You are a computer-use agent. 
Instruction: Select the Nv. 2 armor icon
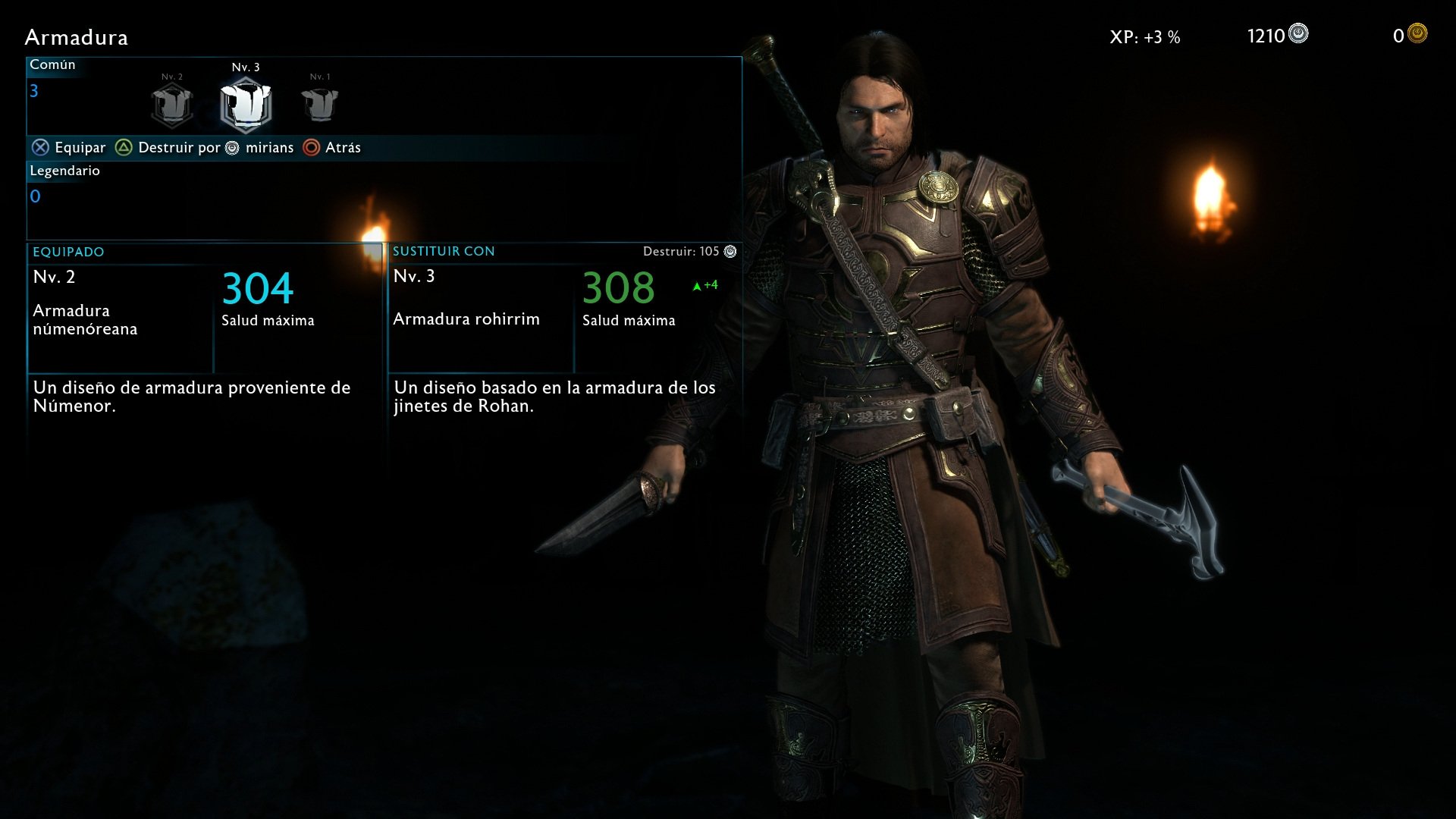coord(172,105)
